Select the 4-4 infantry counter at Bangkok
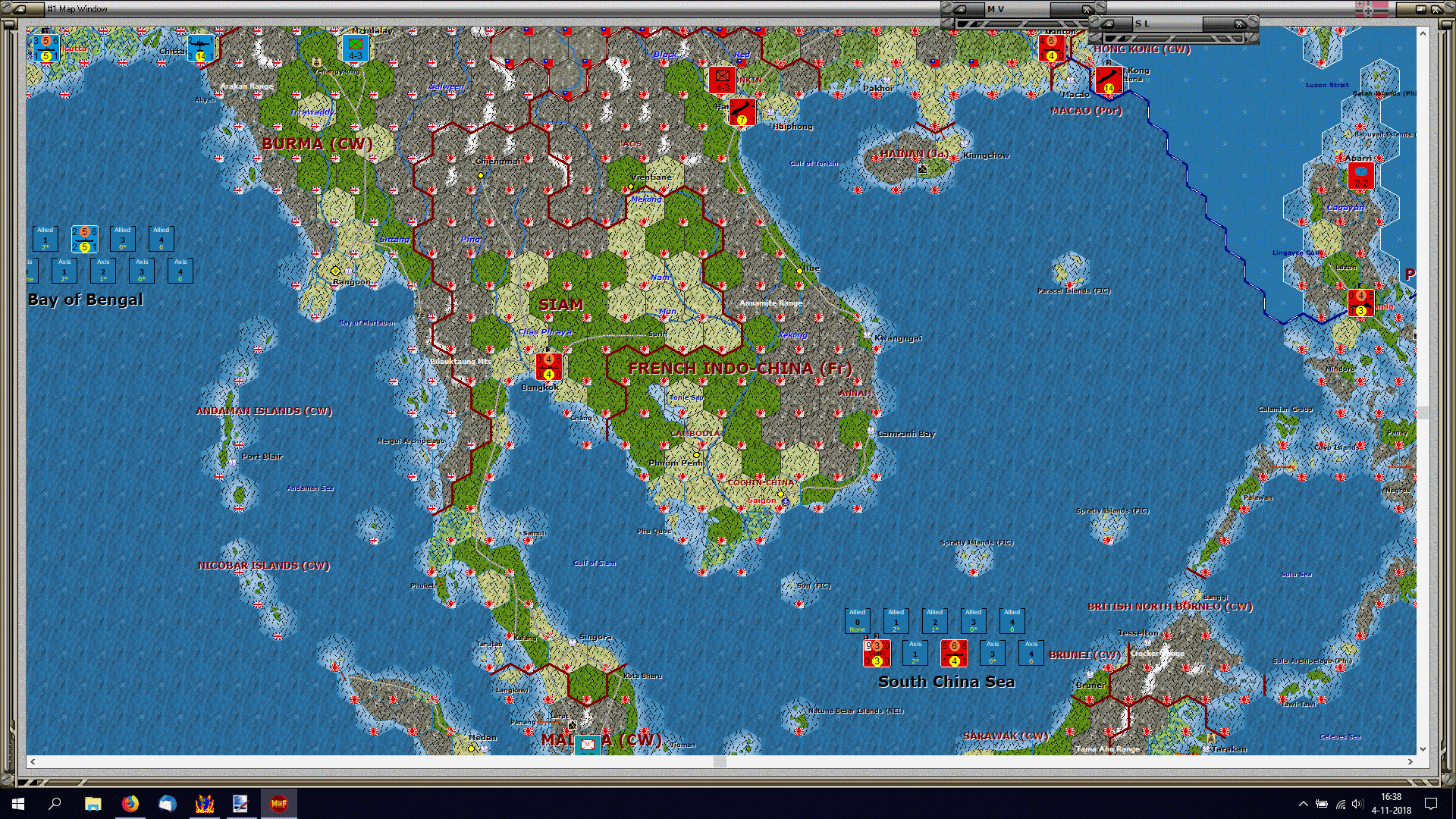 coord(549,366)
